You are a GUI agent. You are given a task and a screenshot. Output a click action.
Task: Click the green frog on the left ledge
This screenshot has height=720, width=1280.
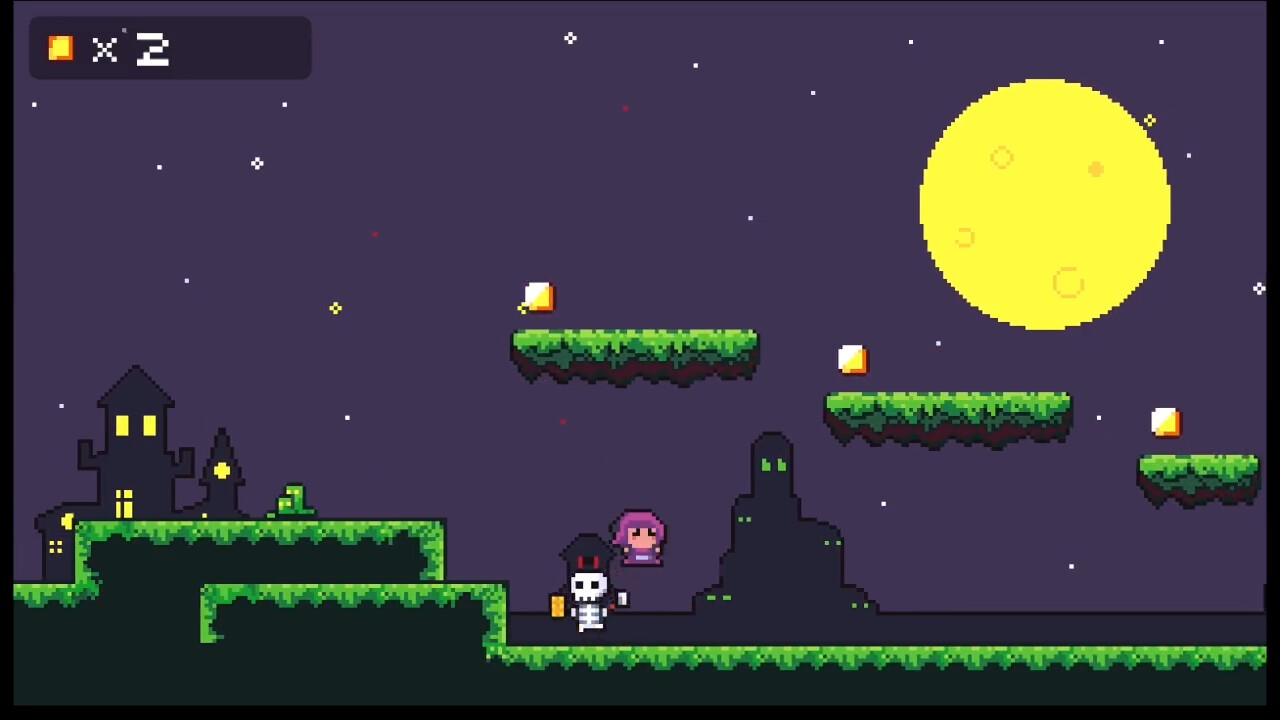[x=291, y=497]
